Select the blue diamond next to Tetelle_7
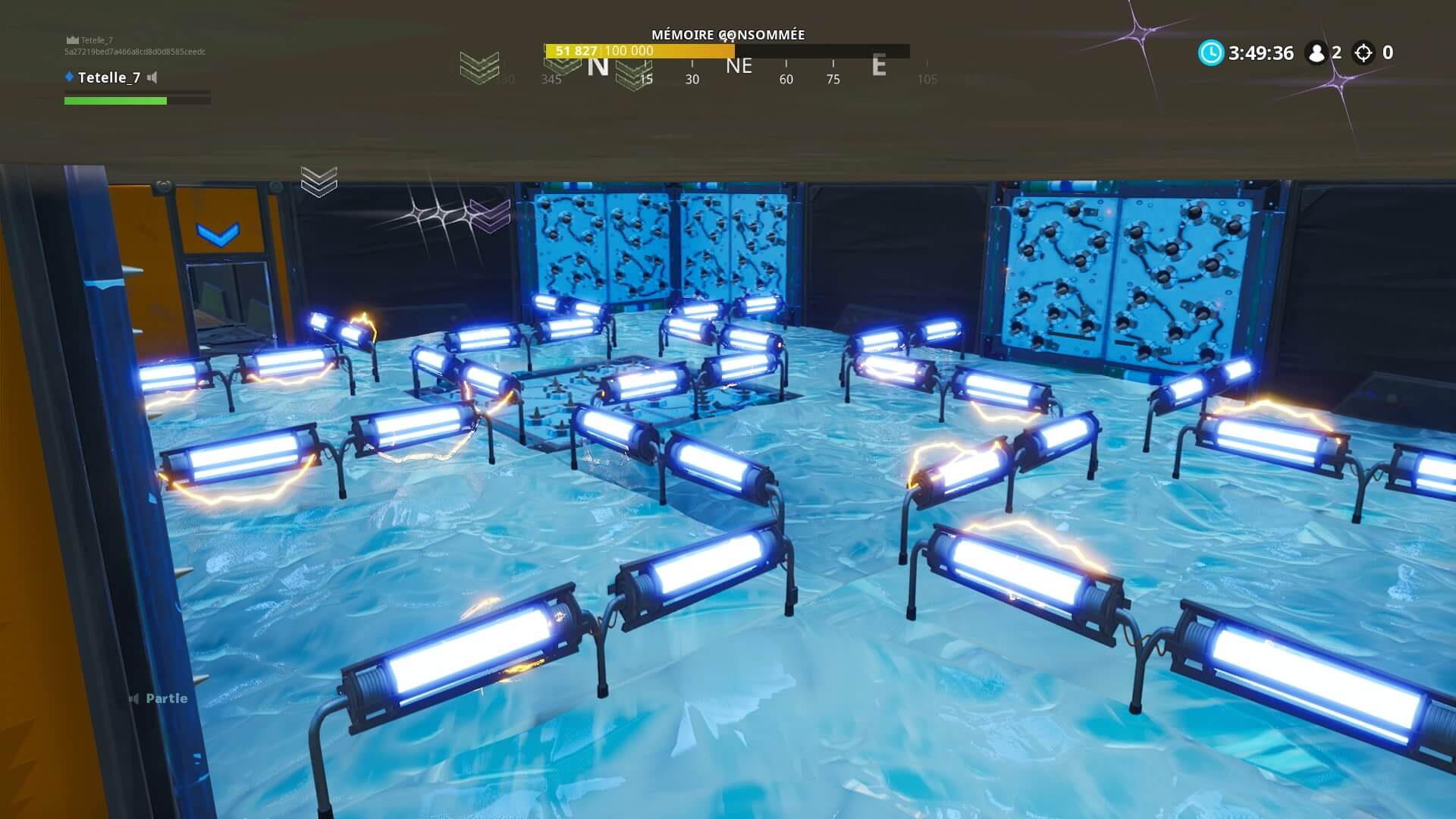This screenshot has height=819, width=1456. tap(69, 77)
